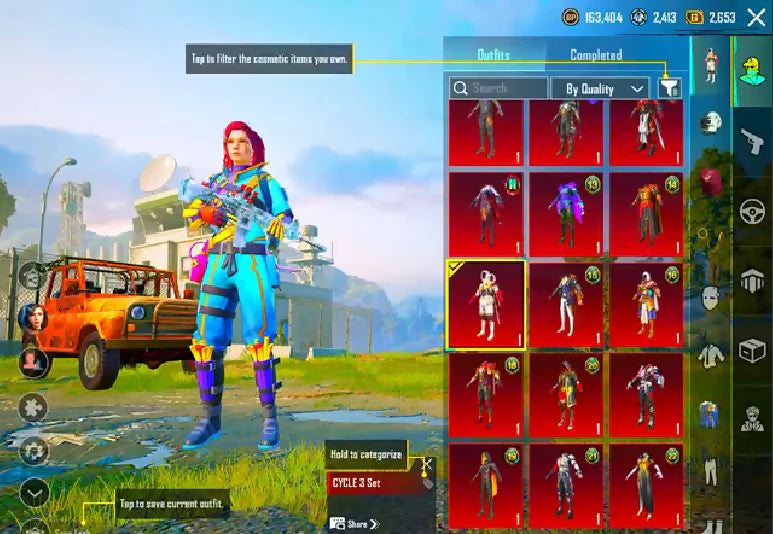Viewport: 773px width, 534px height.
Task: Select the yellow helmet character category
Action: [751, 68]
